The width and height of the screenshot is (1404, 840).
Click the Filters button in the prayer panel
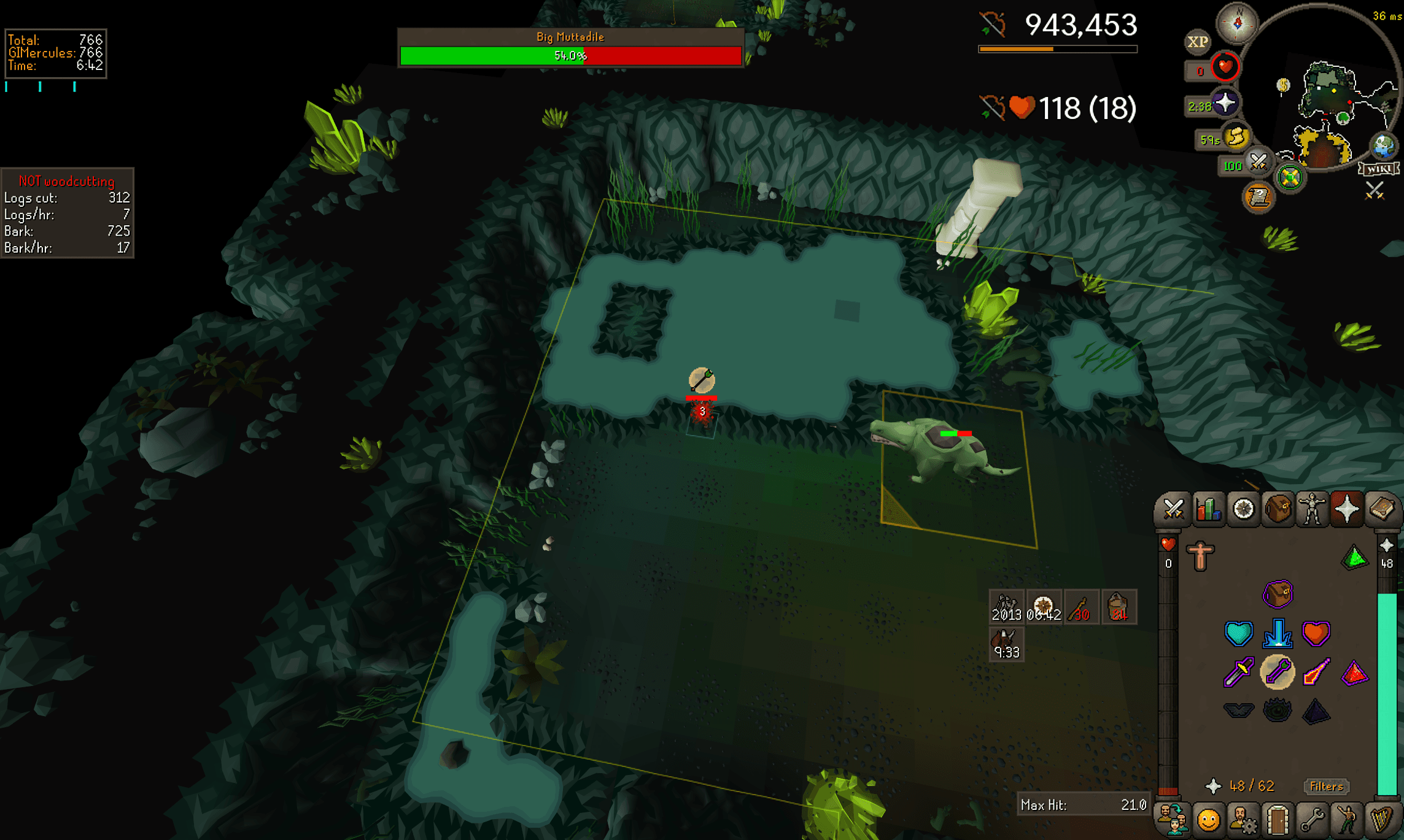click(x=1326, y=787)
